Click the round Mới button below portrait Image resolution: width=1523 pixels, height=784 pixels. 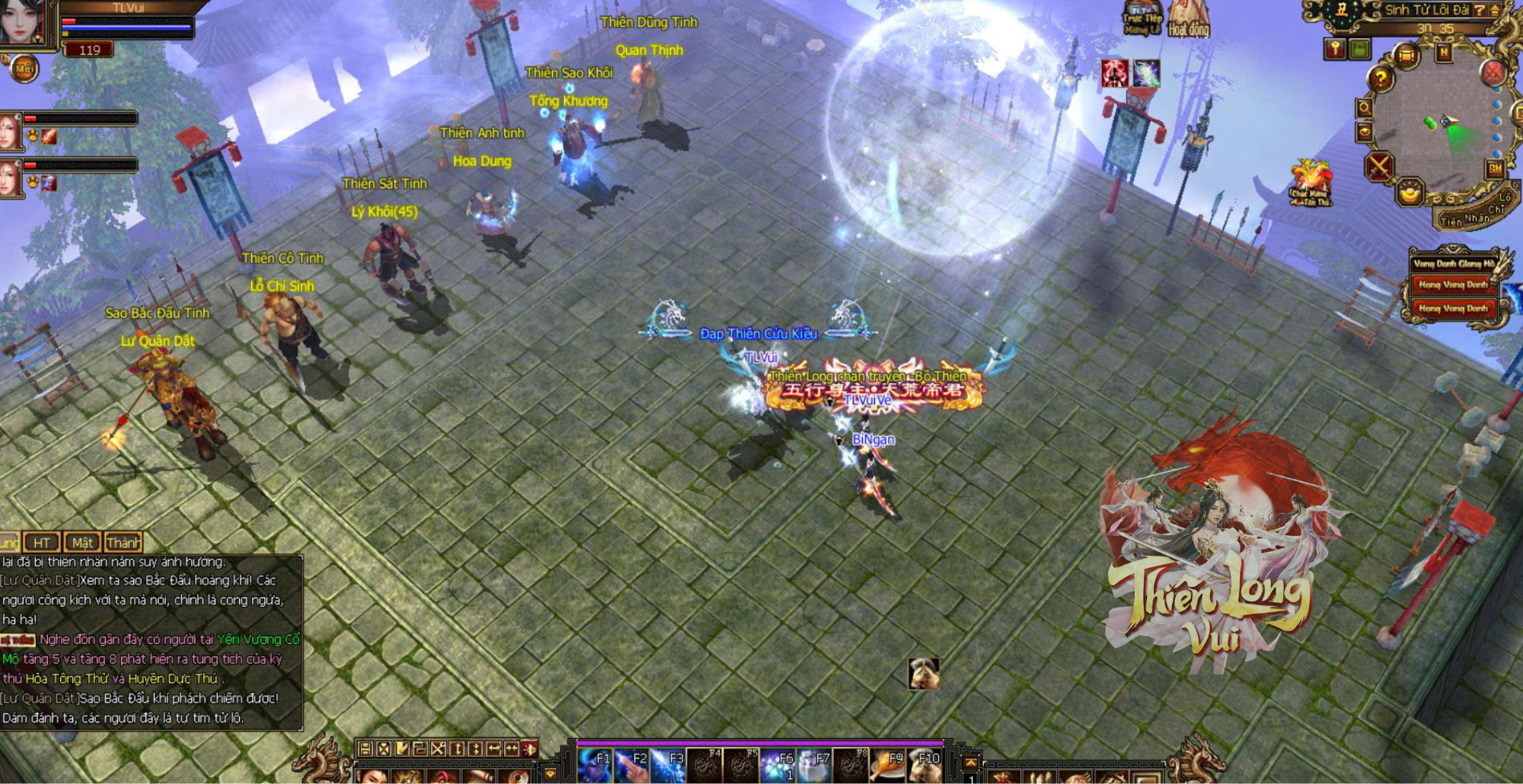24,69
